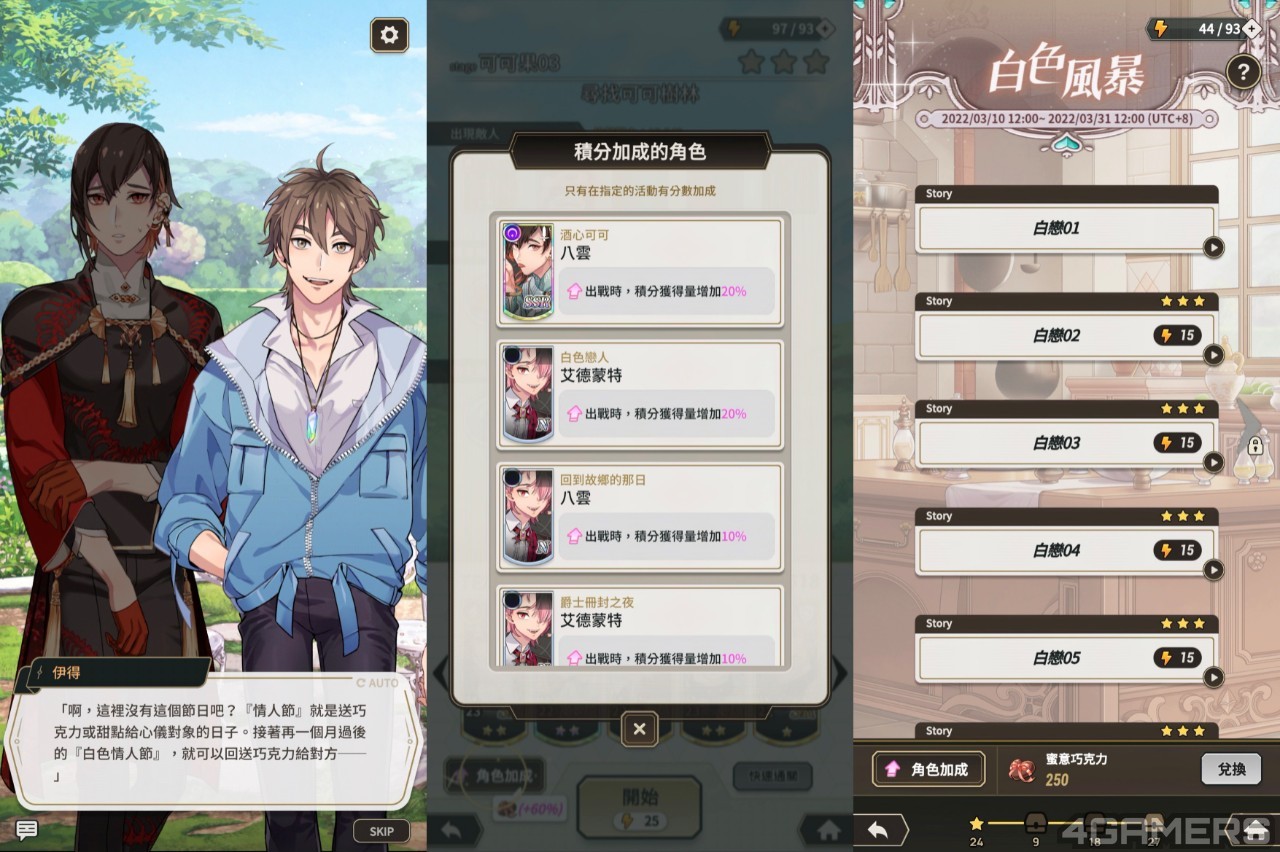1280x852 pixels.
Task: Open story stage 白戀01
Action: [1066, 228]
